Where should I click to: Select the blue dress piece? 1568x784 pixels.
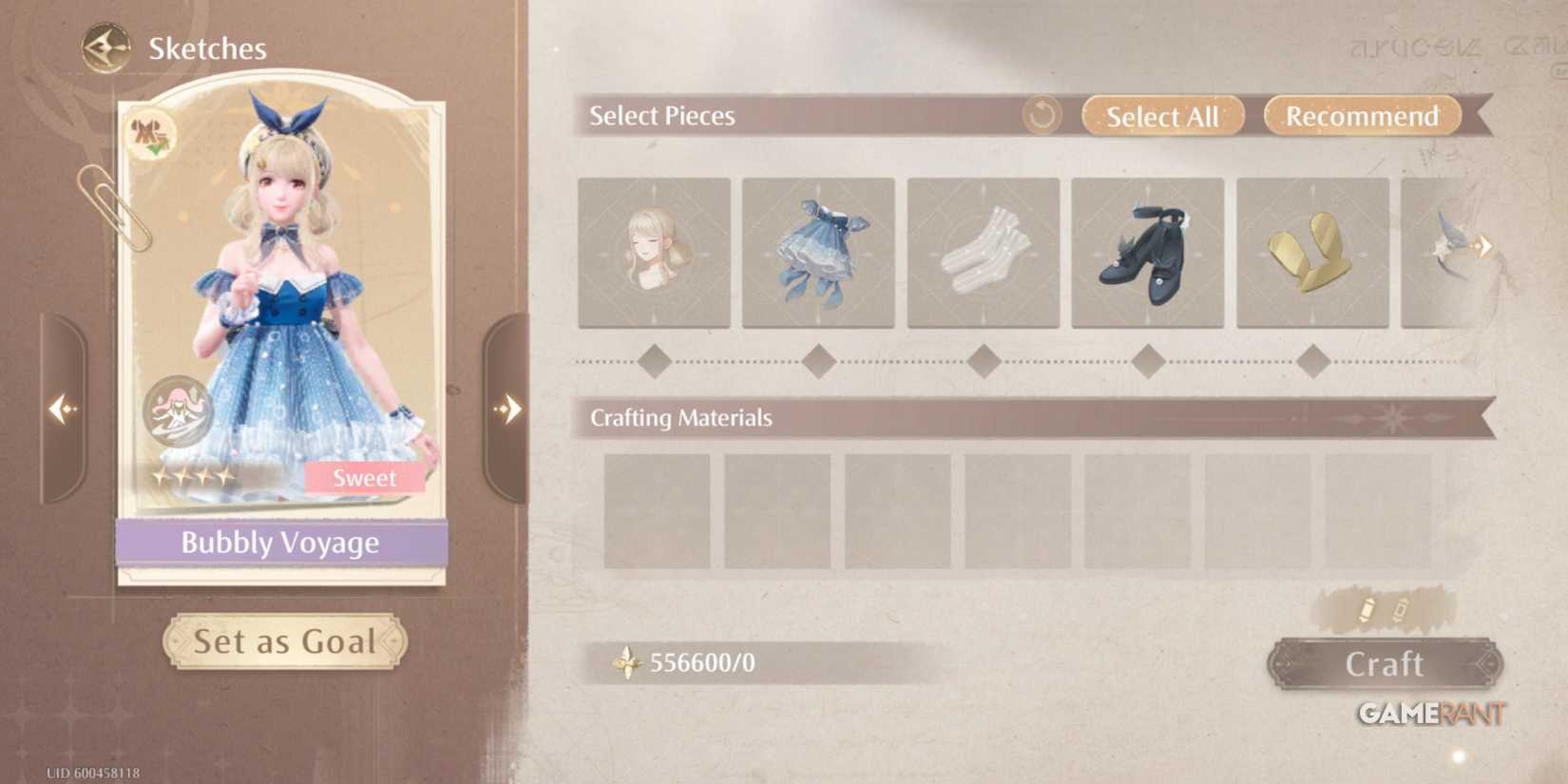[818, 252]
